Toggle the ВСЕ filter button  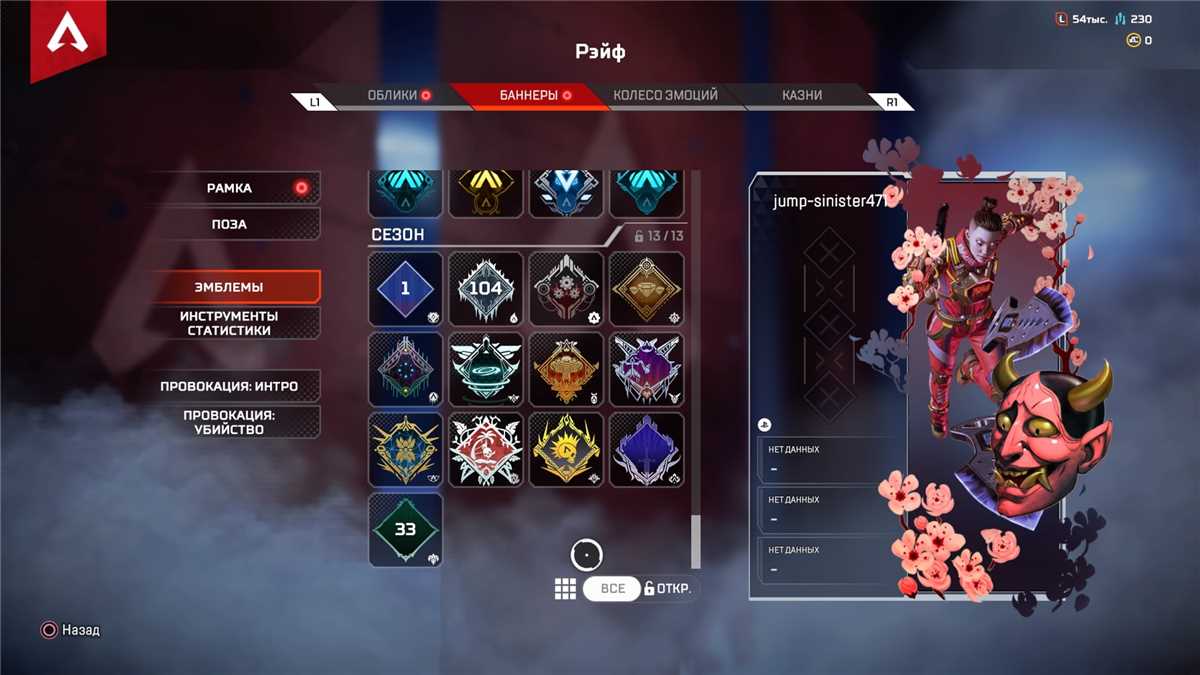click(612, 589)
